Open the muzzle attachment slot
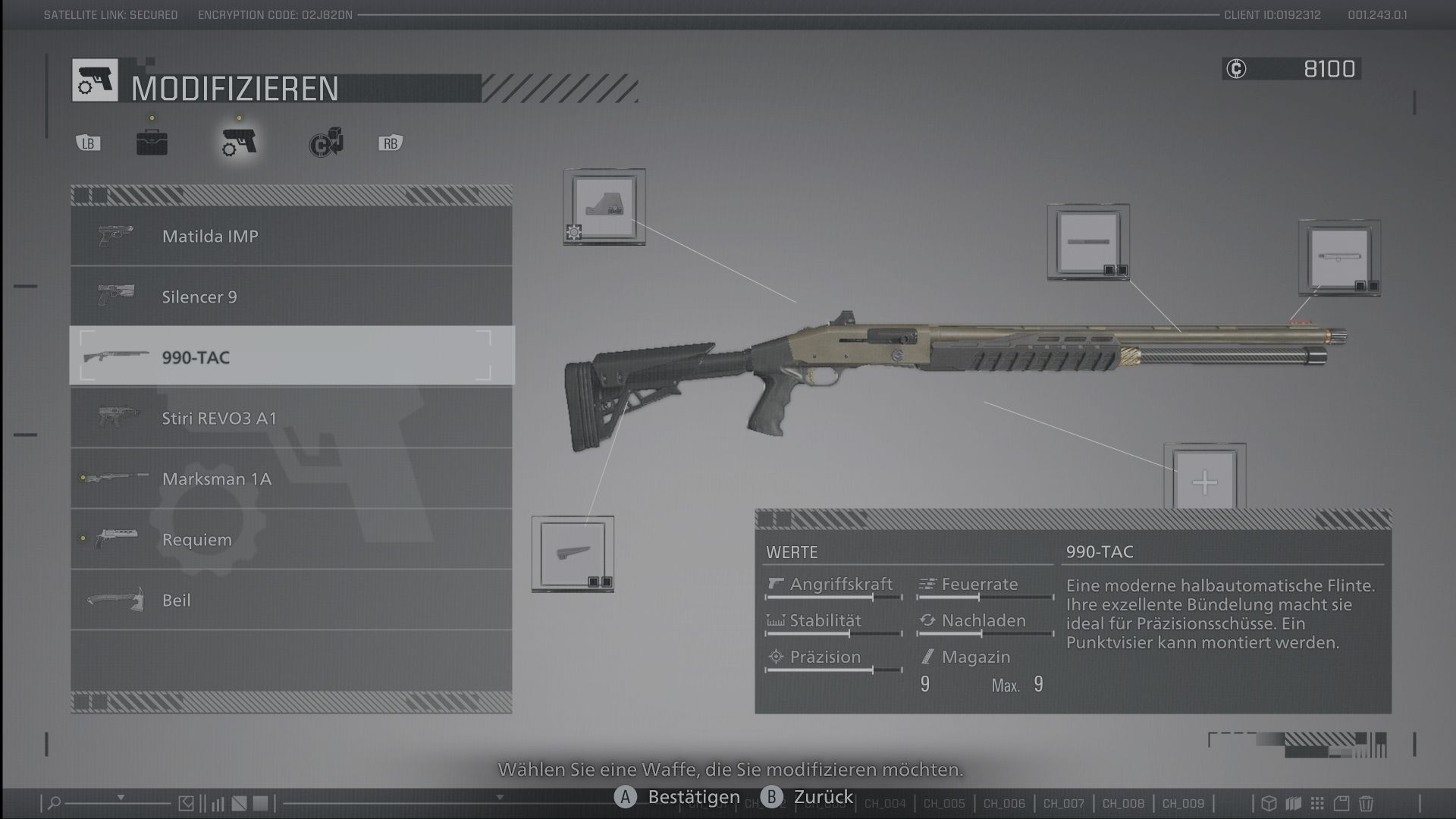Screen dimensions: 1456x819 [x=1339, y=258]
